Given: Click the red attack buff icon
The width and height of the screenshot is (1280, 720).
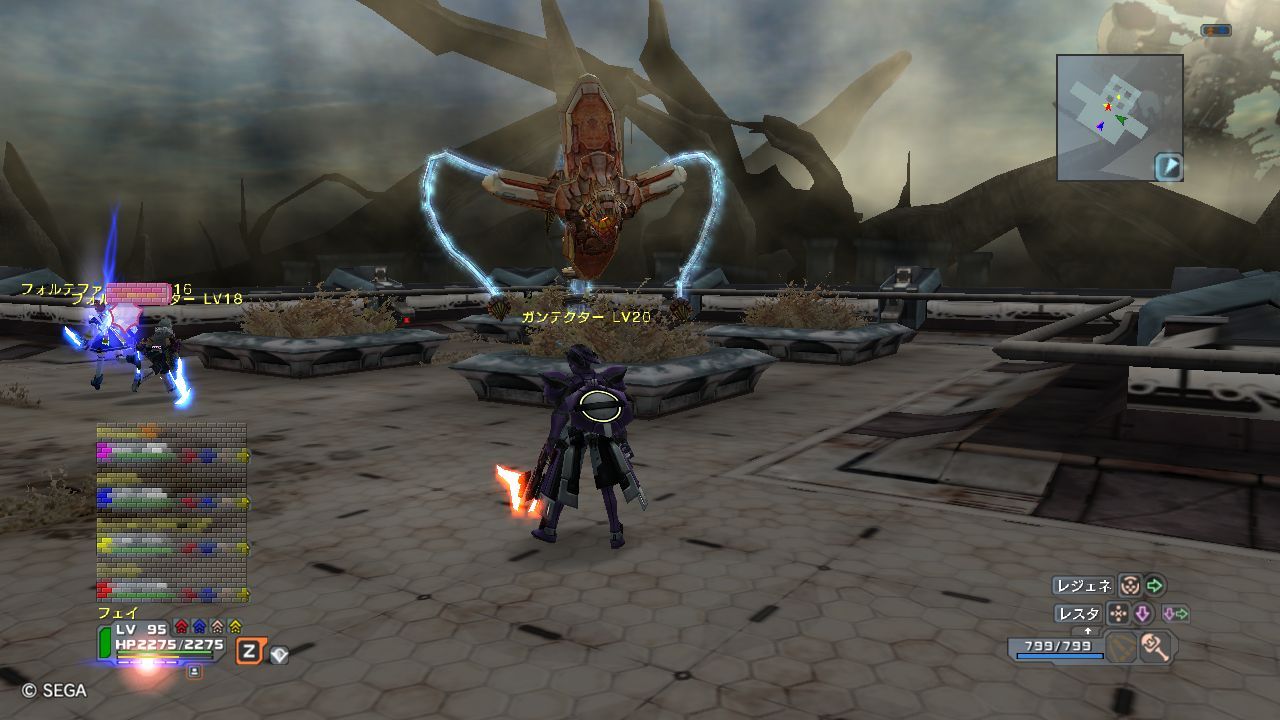Looking at the screenshot, I should pos(181,628).
